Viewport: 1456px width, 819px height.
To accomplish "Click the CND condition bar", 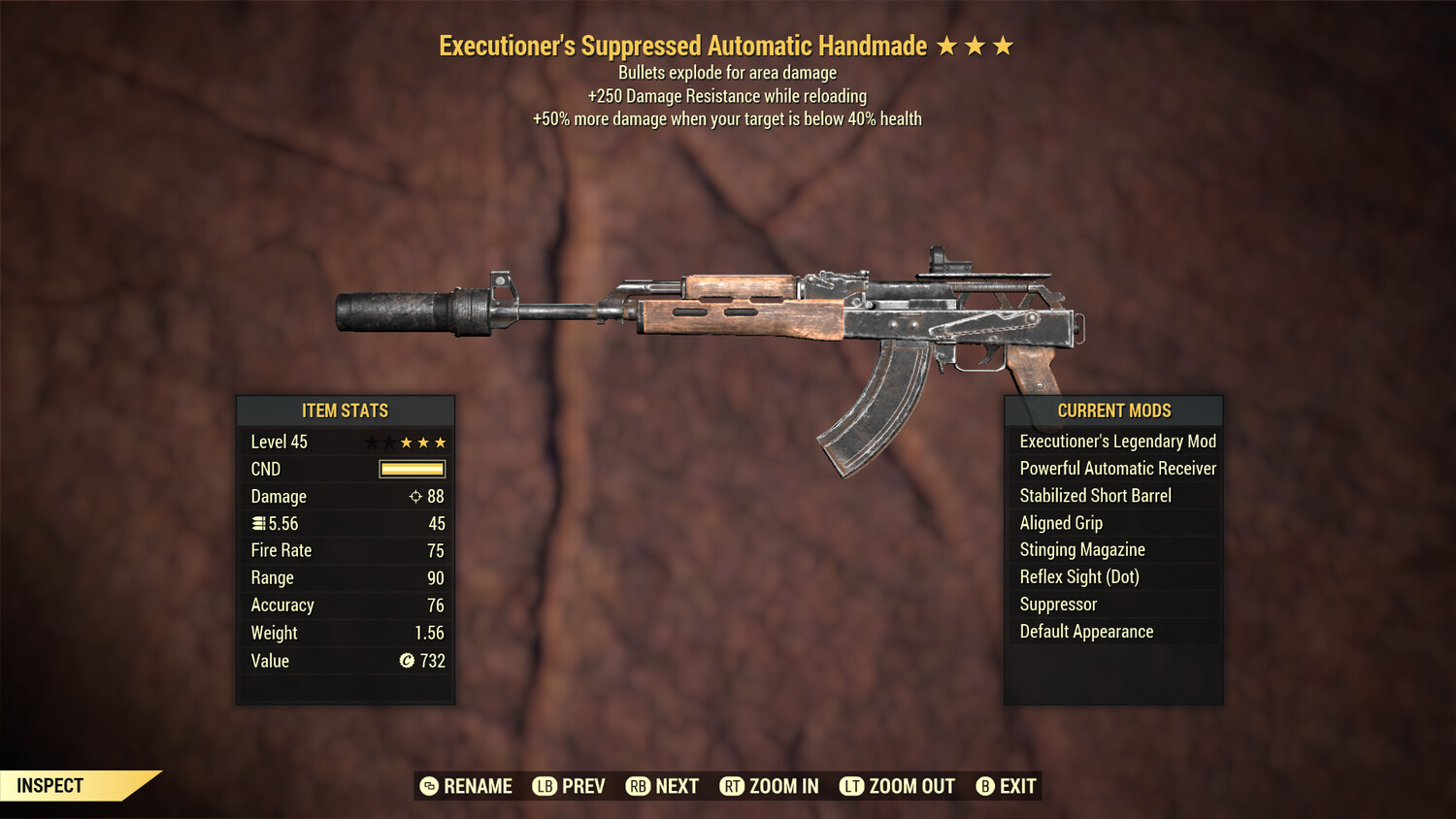I will pos(410,469).
